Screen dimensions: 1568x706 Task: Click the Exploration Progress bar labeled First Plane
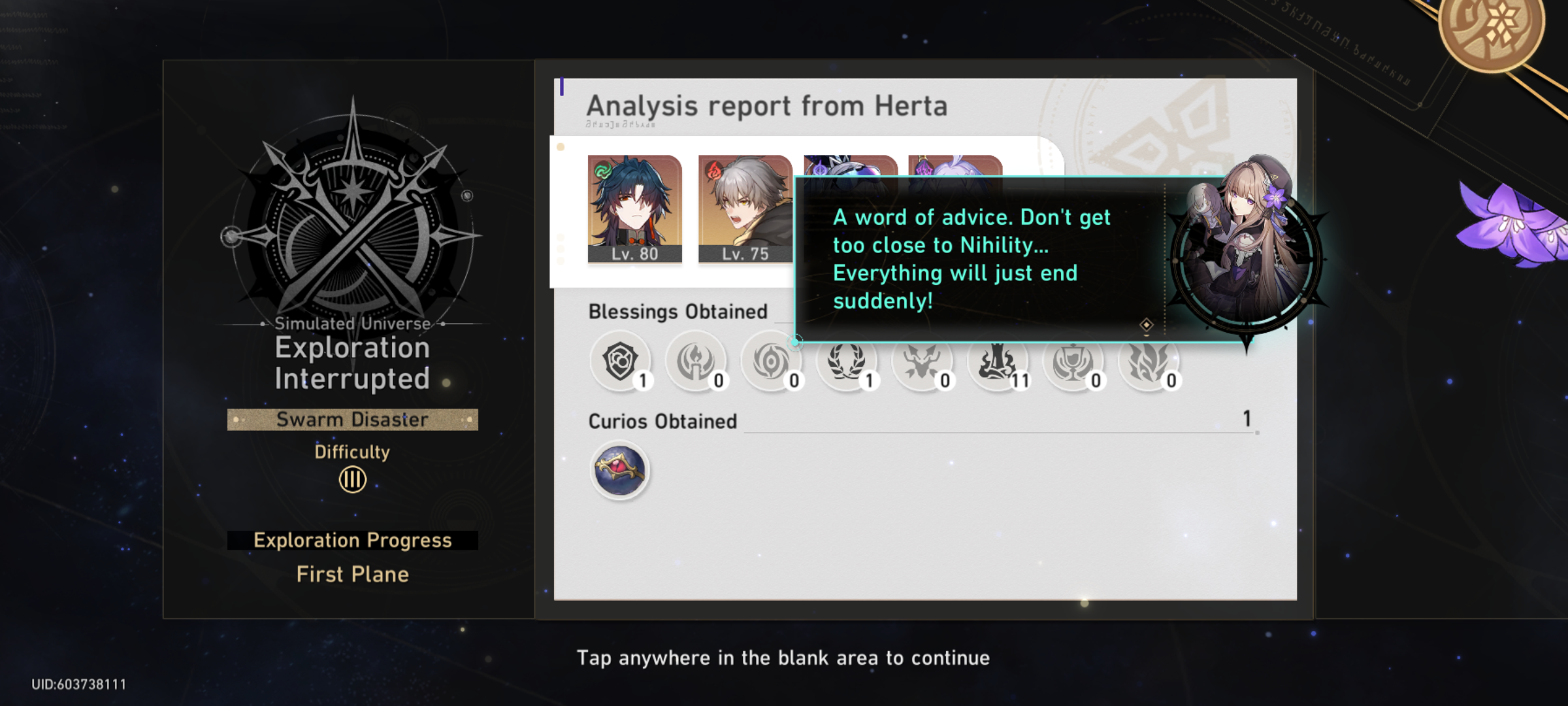351,540
